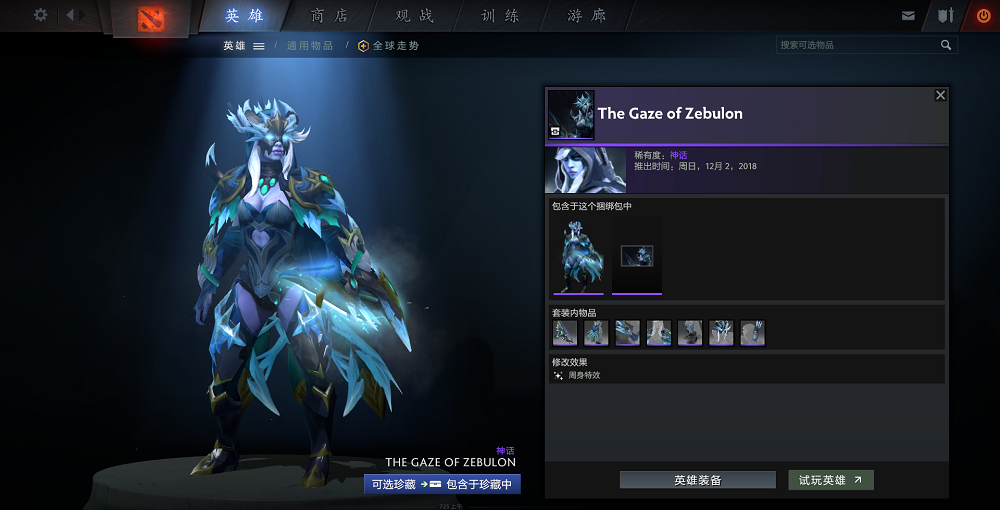The width and height of the screenshot is (1000, 510).
Task: Open the 训练 learn tab
Action: [500, 16]
